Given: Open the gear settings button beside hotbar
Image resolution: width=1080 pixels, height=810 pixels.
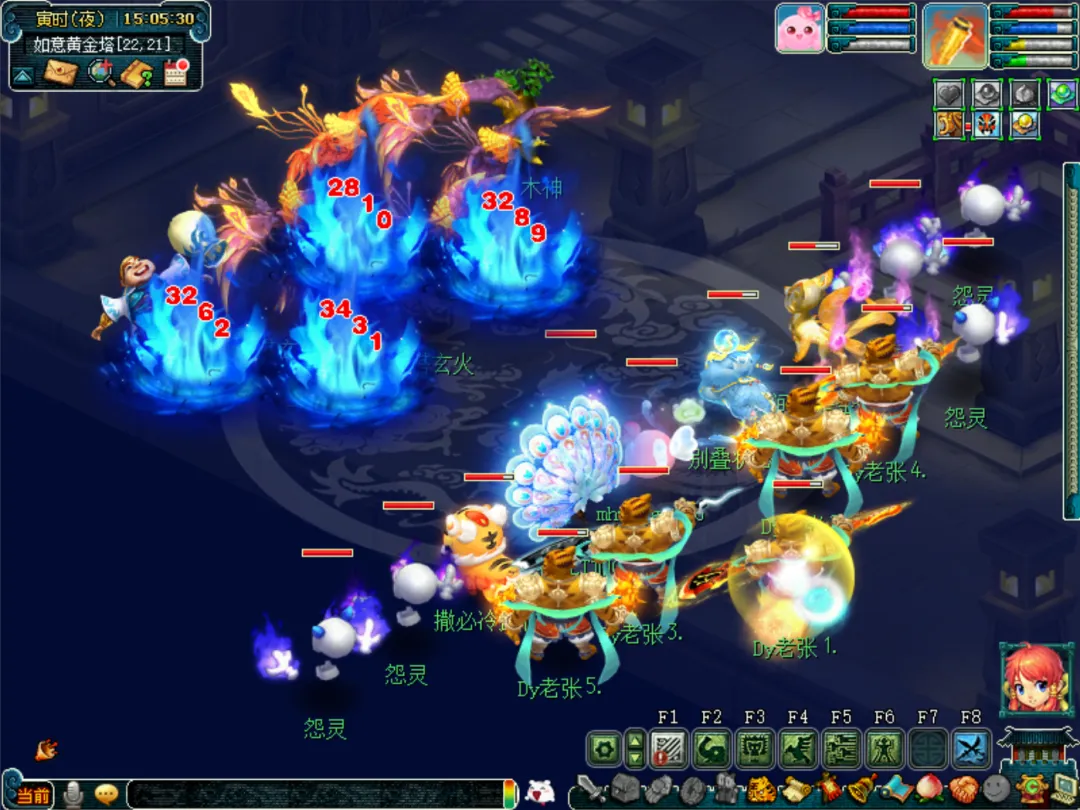Looking at the screenshot, I should pyautogui.click(x=603, y=748).
